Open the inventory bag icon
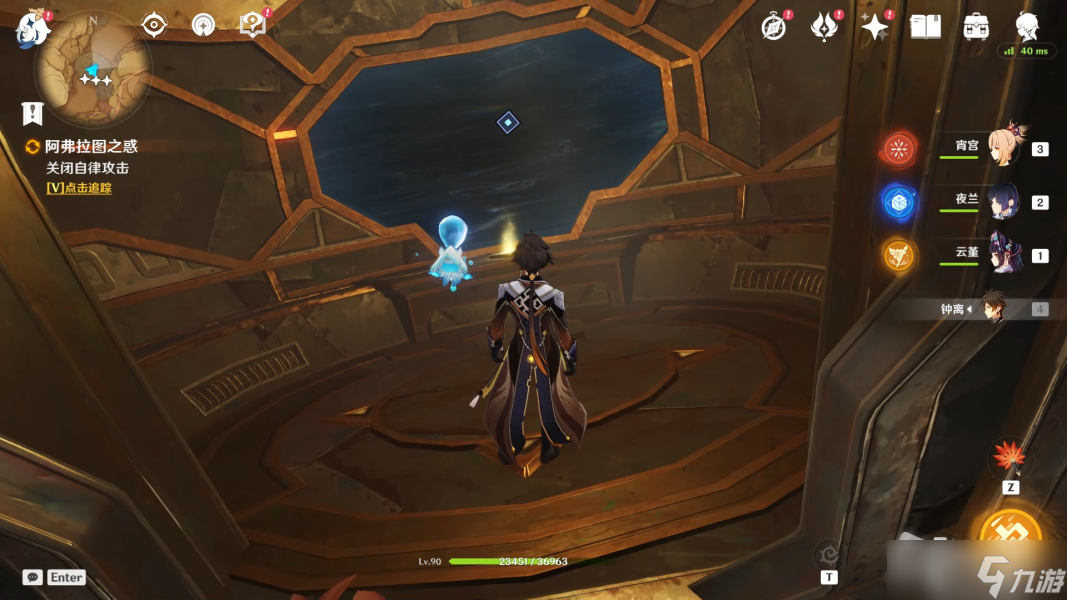 pos(976,27)
